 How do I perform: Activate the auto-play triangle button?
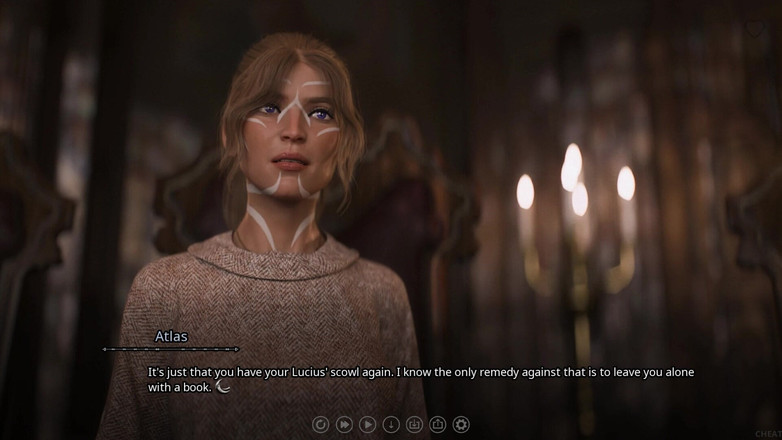pyautogui.click(x=368, y=424)
